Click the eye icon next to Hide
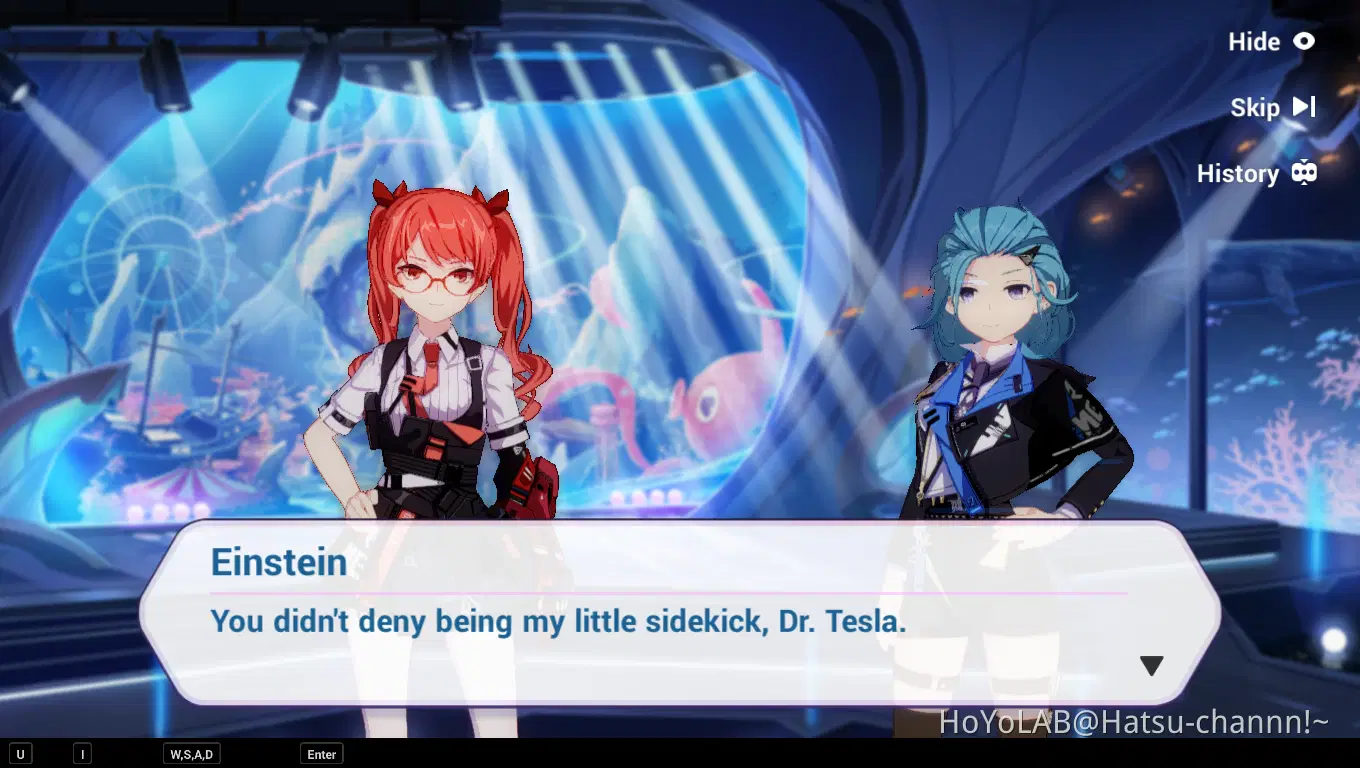 point(1304,42)
